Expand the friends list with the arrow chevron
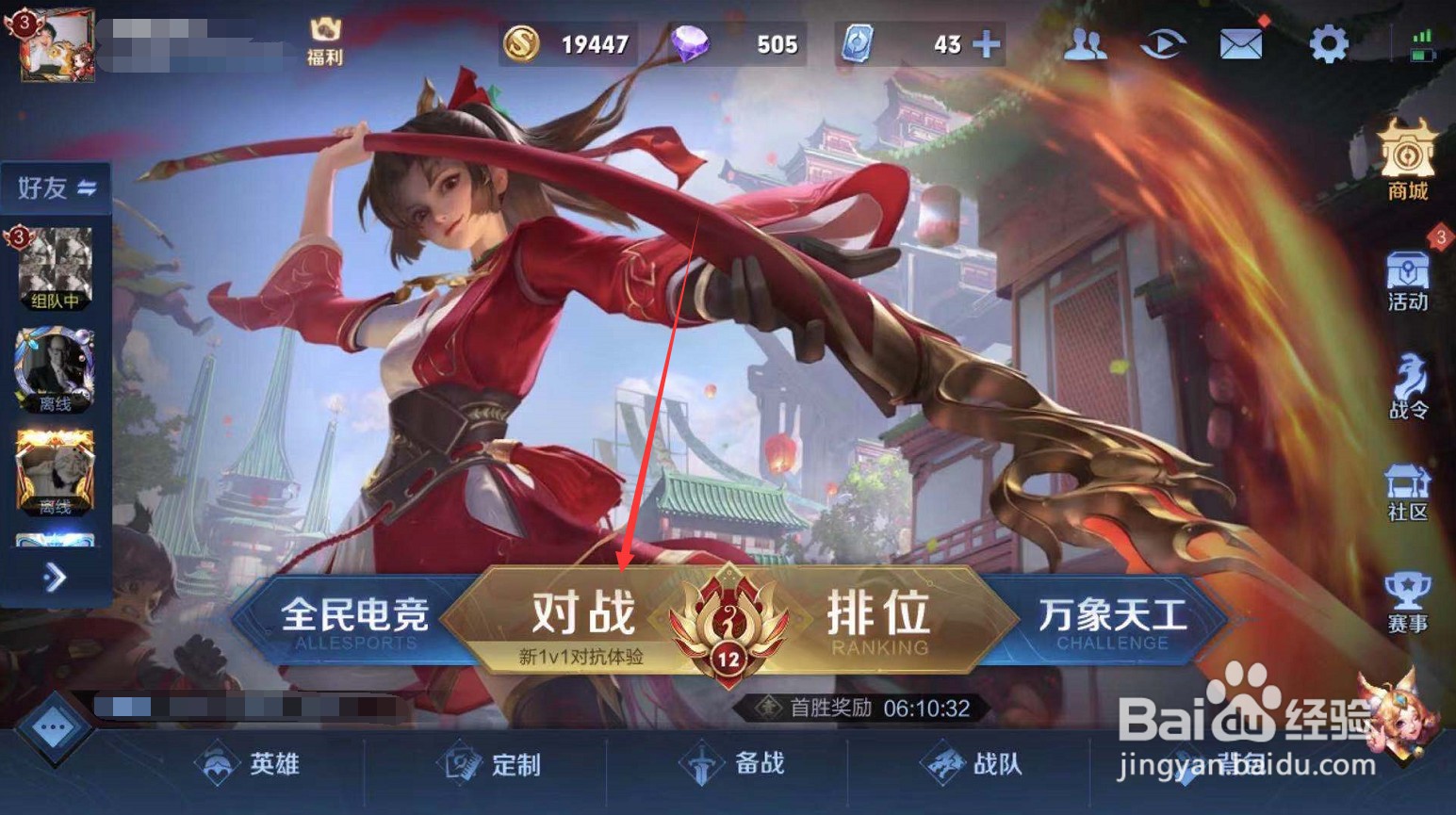 click(55, 579)
